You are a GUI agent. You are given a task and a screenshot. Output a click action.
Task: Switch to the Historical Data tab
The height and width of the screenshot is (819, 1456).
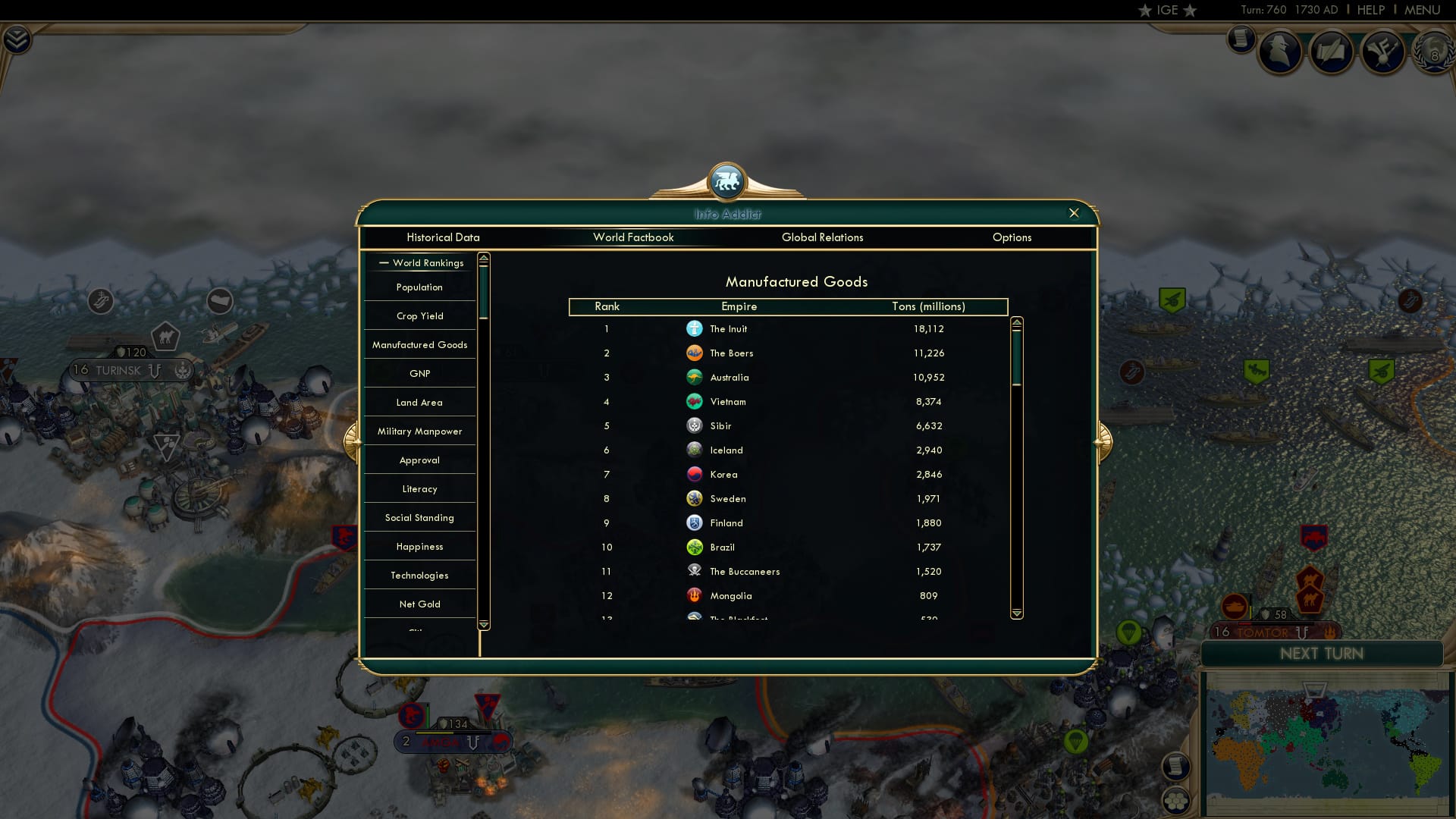click(x=443, y=237)
